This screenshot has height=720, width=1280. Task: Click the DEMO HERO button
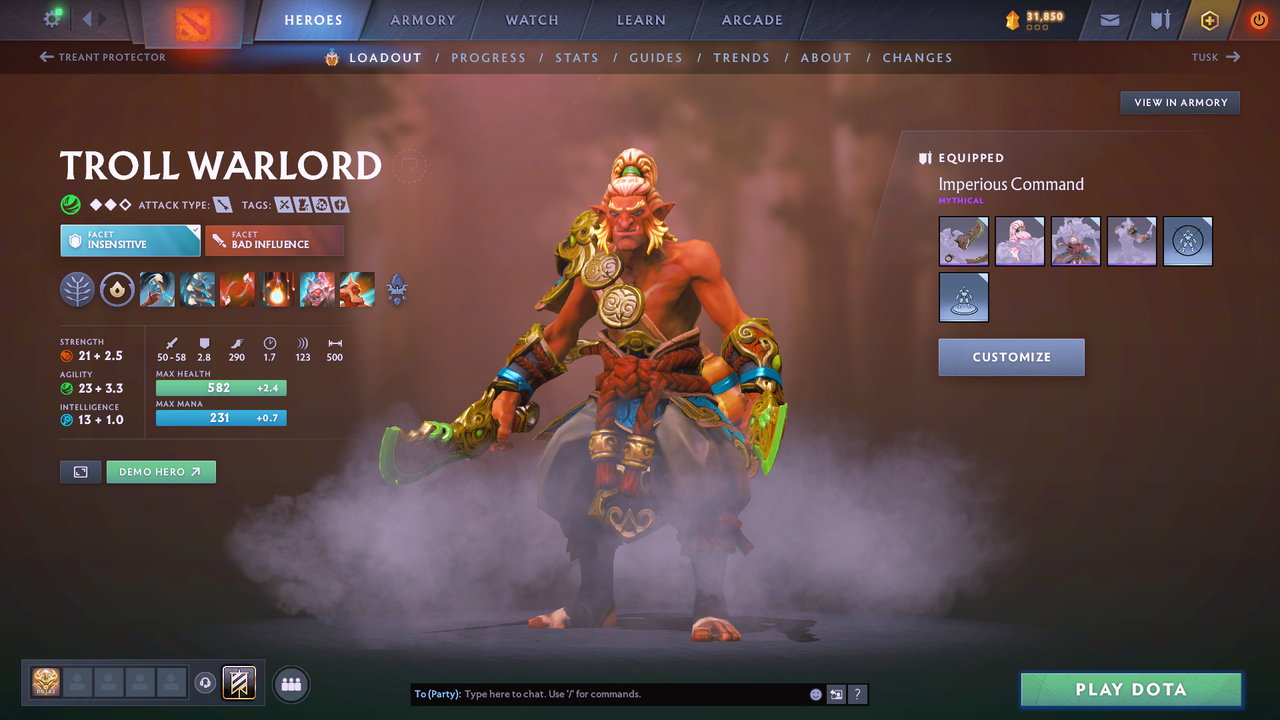tap(161, 471)
